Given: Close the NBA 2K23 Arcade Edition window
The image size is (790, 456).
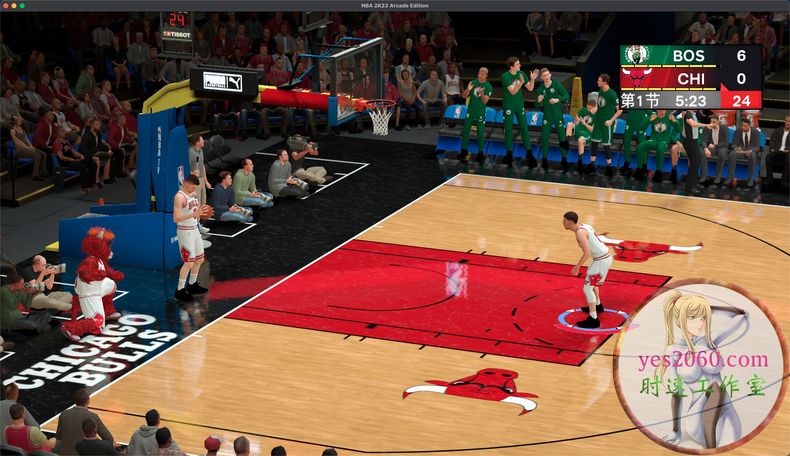Looking at the screenshot, I should tap(7, 5).
